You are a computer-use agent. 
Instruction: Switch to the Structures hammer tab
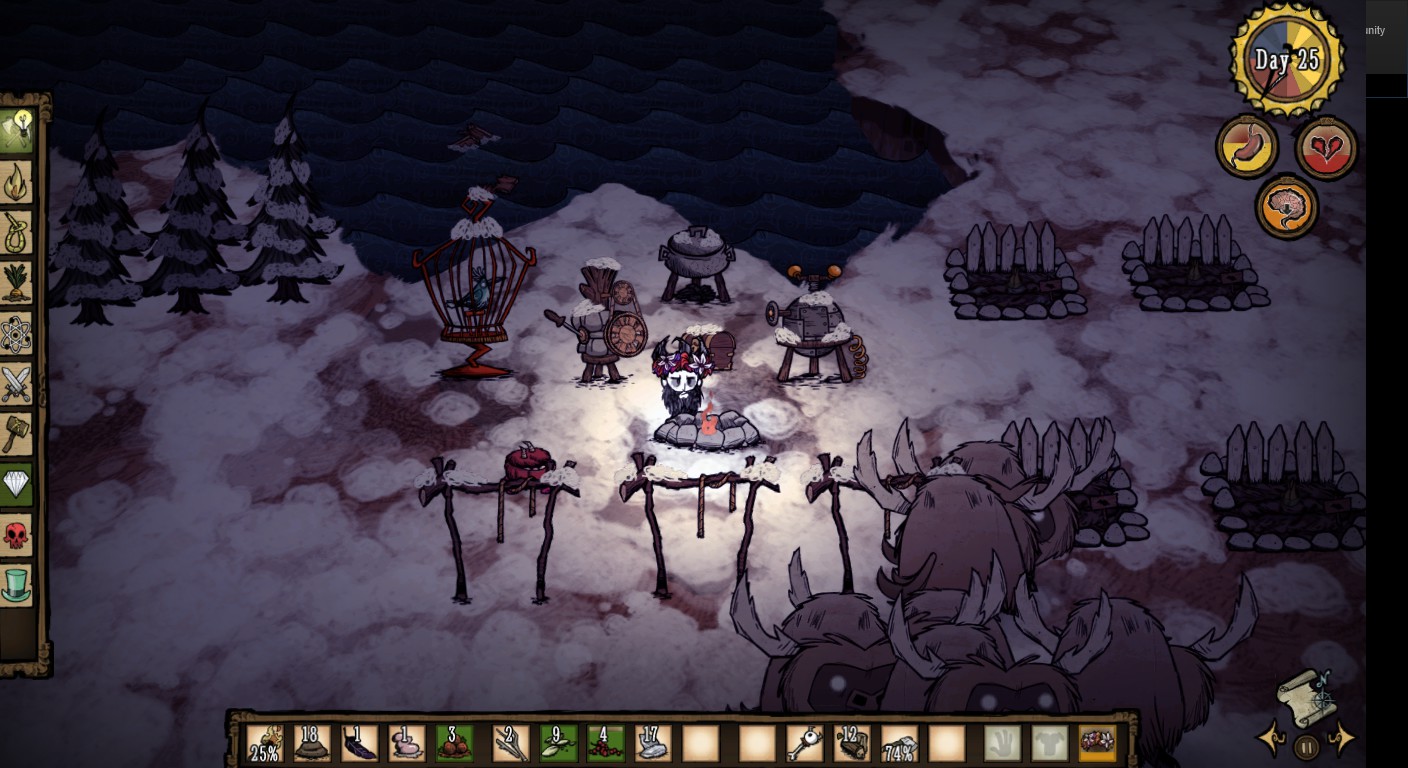(17, 434)
